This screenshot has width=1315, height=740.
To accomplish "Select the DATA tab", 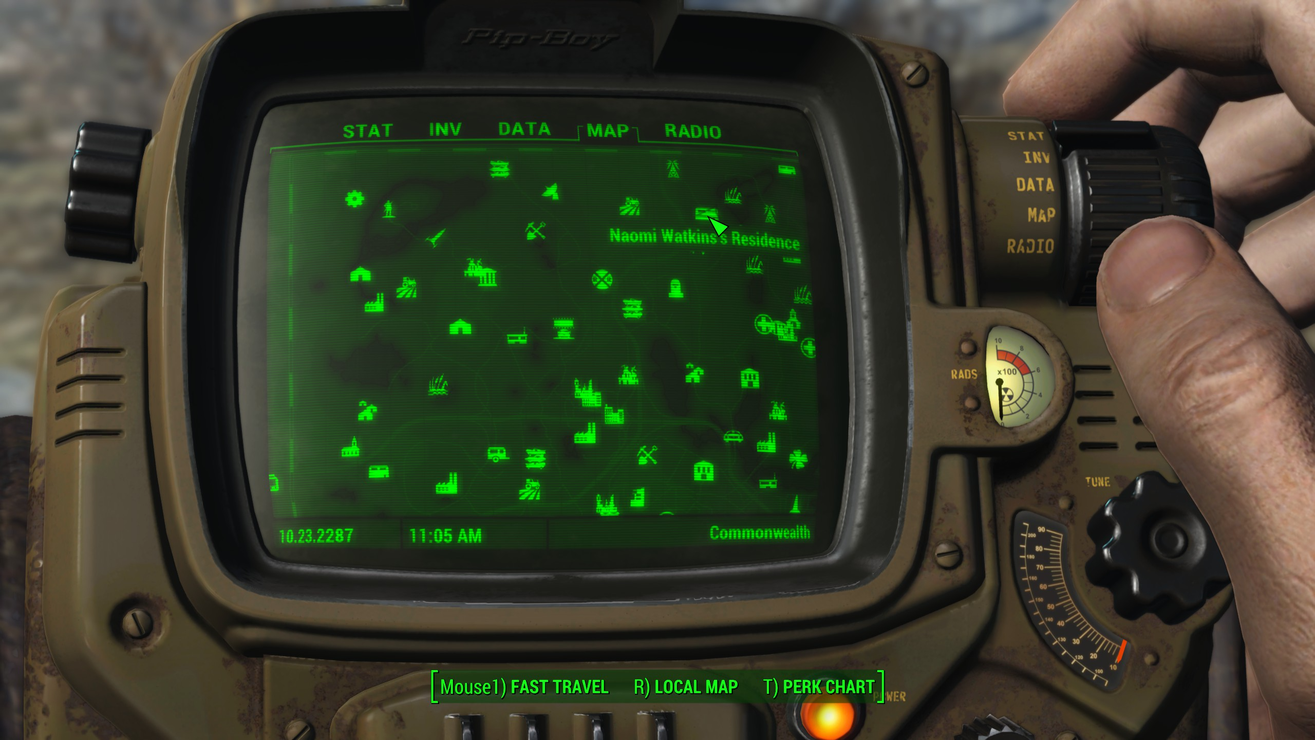I will [x=524, y=130].
